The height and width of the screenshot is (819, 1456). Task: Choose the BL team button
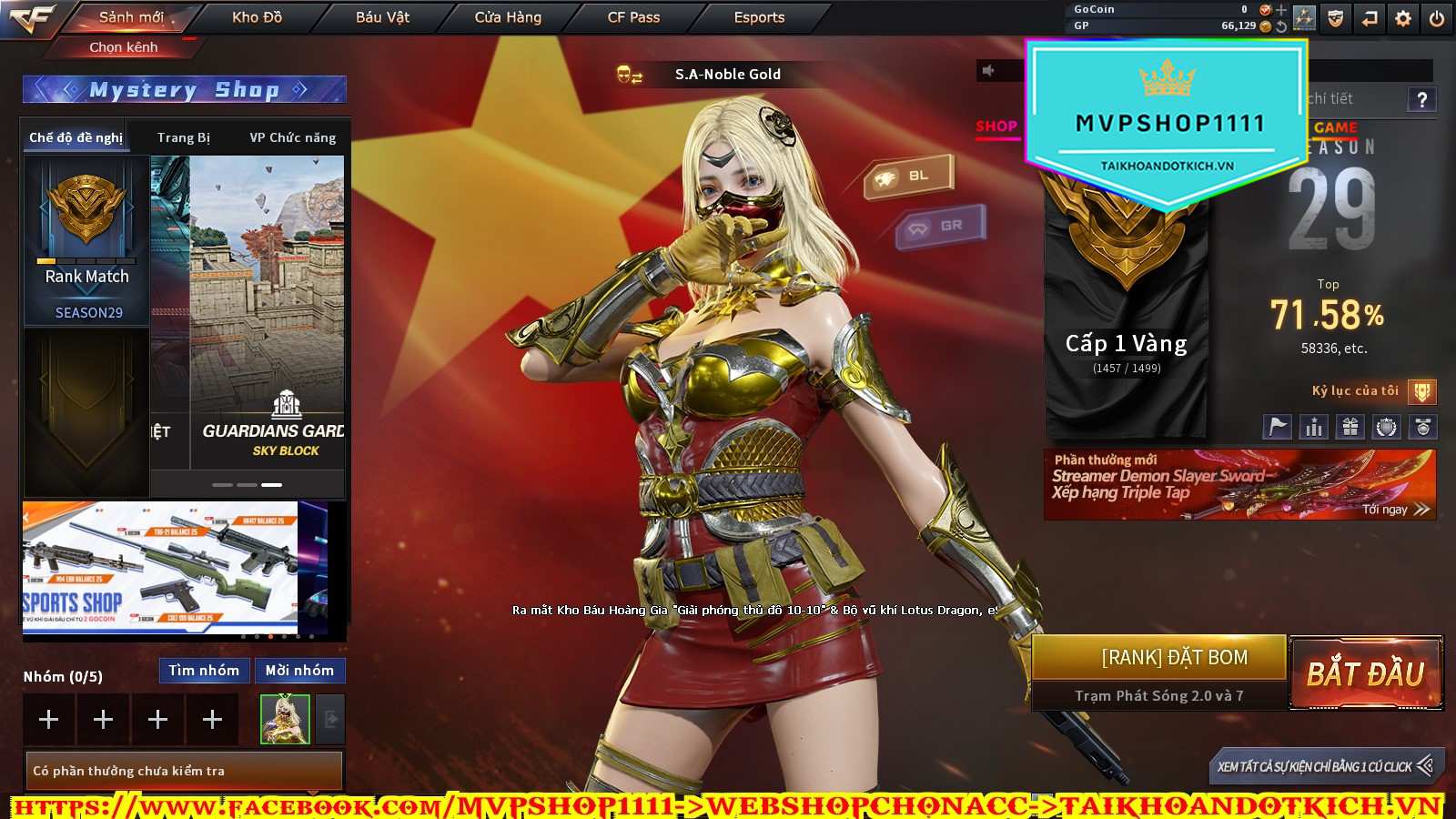pyautogui.click(x=908, y=176)
